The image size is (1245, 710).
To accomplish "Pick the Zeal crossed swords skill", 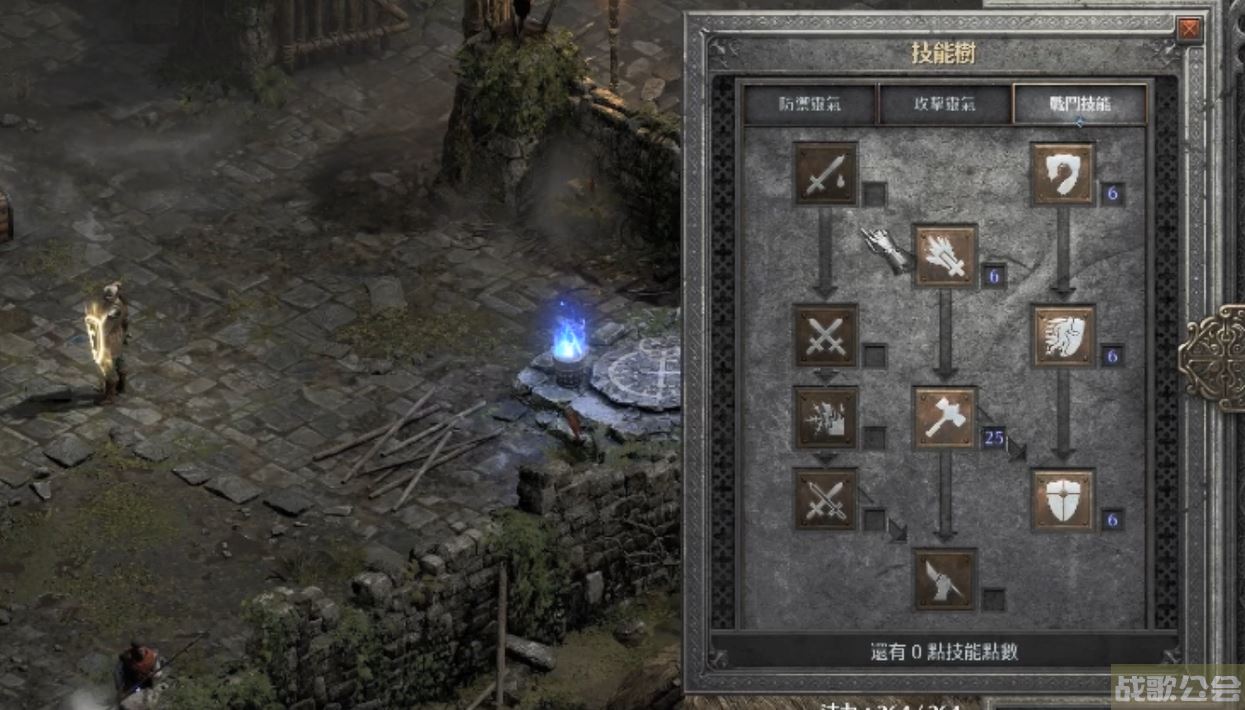I will coord(826,336).
